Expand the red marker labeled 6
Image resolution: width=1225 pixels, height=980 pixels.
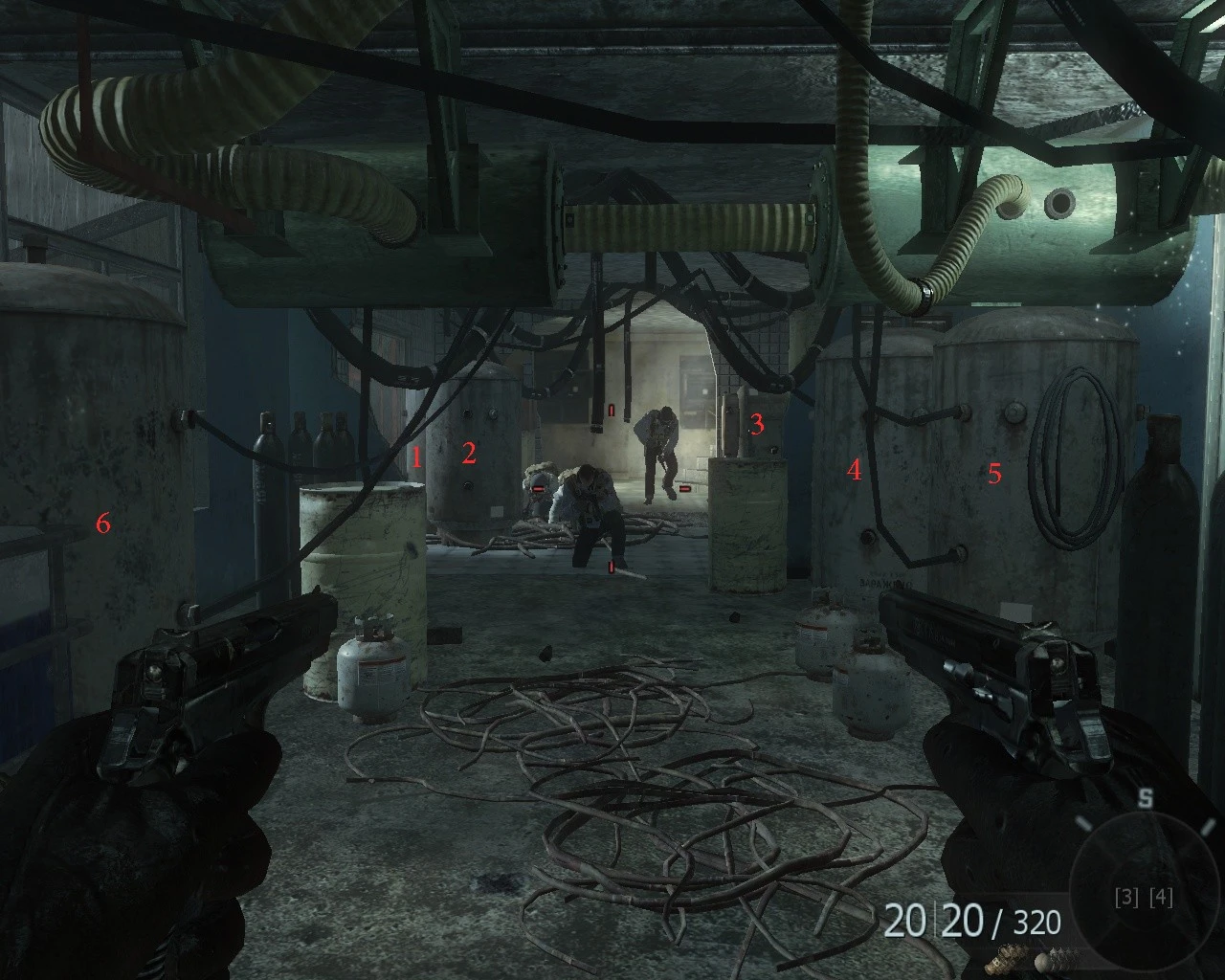click(x=101, y=524)
